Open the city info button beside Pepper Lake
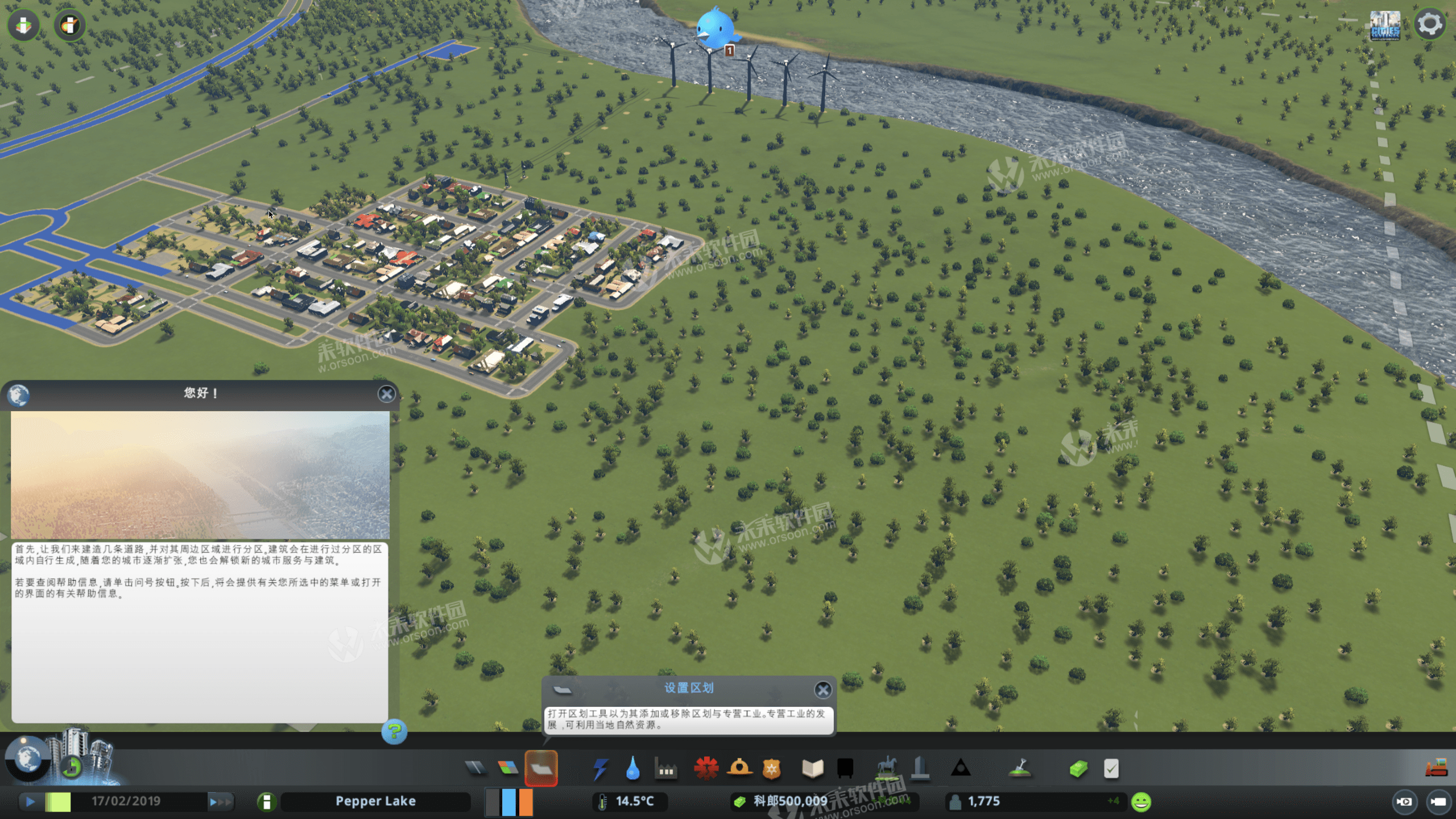Viewport: 1456px width, 819px height. [266, 802]
